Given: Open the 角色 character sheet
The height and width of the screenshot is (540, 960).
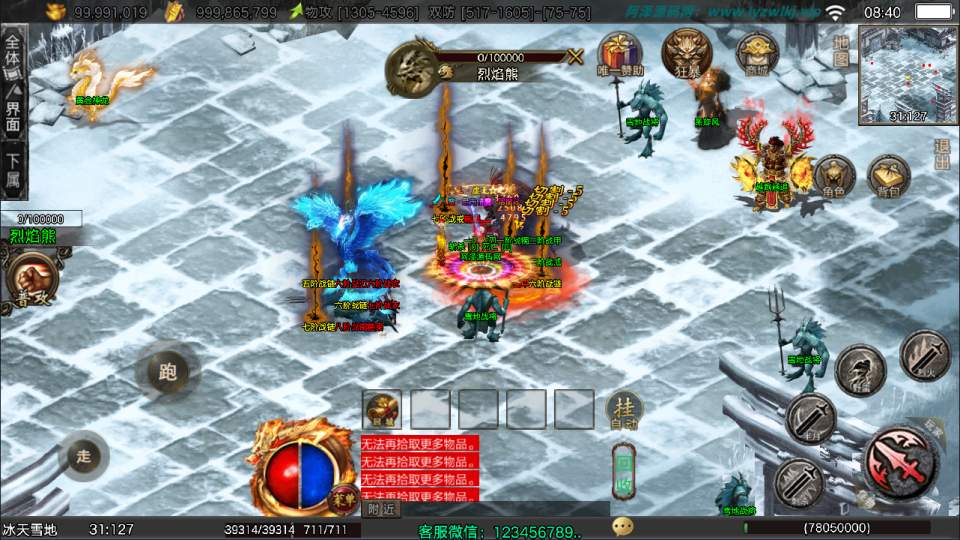Looking at the screenshot, I should 834,177.
